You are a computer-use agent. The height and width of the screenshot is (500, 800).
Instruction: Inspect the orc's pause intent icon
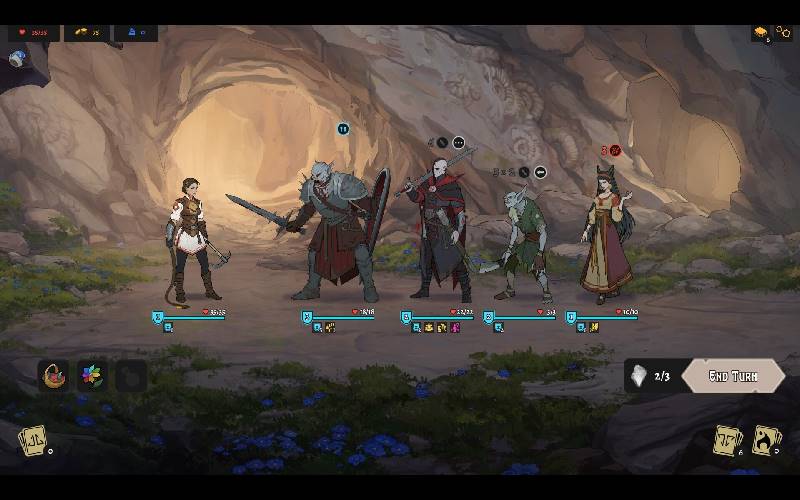(x=343, y=128)
